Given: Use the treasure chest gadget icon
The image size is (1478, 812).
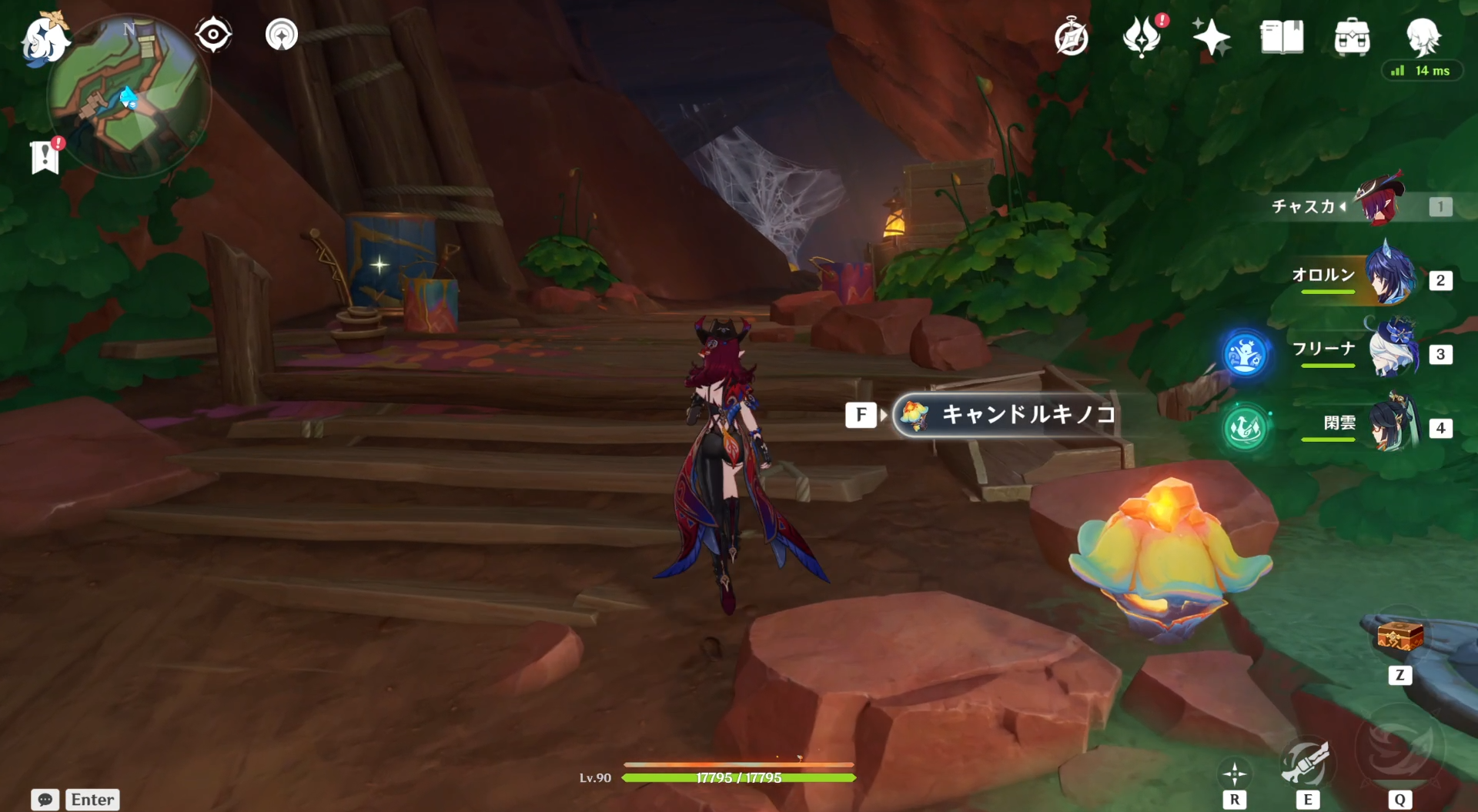Looking at the screenshot, I should pyautogui.click(x=1399, y=638).
